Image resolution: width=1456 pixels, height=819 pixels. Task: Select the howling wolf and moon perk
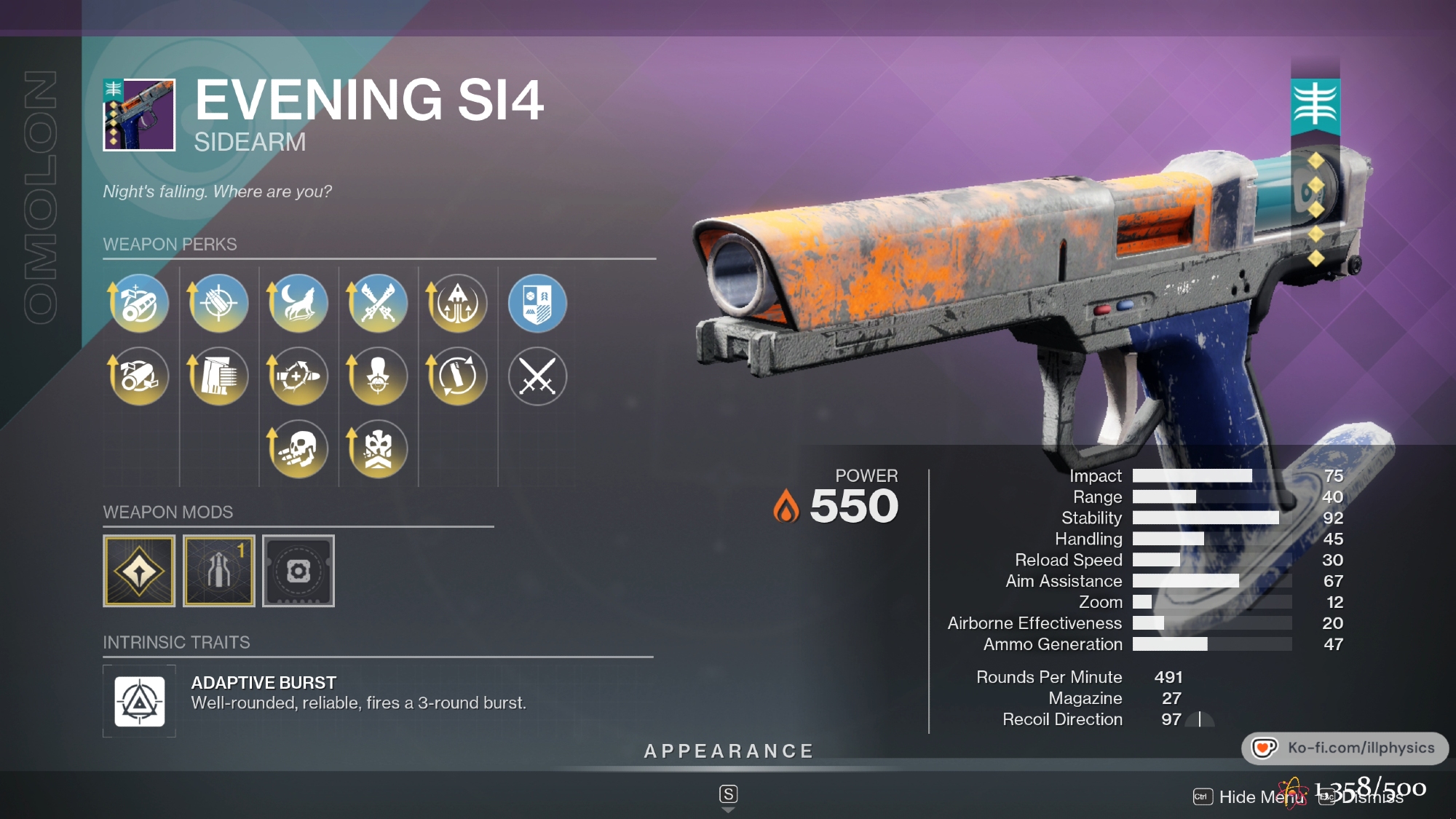coord(298,303)
